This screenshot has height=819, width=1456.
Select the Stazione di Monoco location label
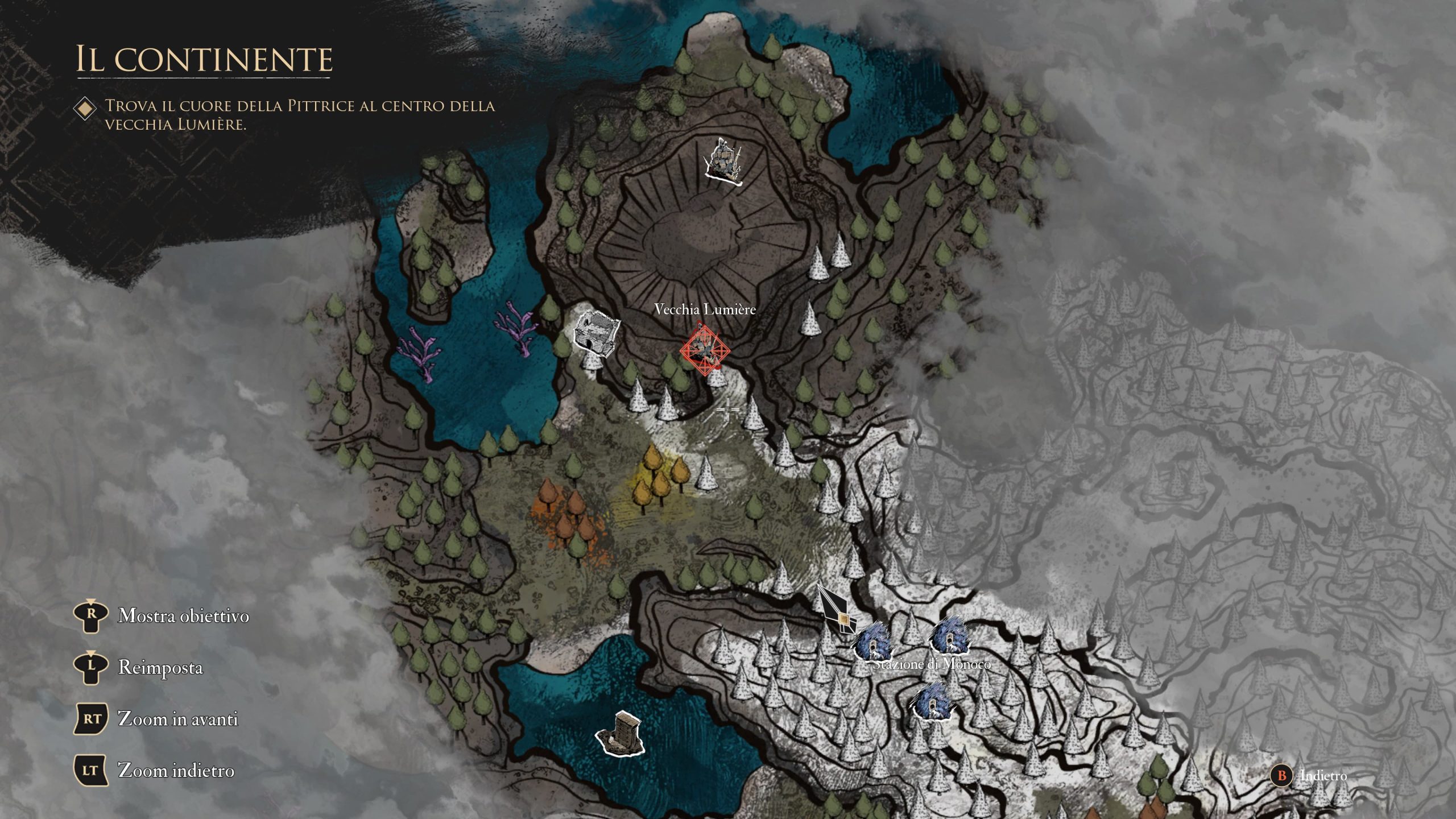click(x=932, y=664)
